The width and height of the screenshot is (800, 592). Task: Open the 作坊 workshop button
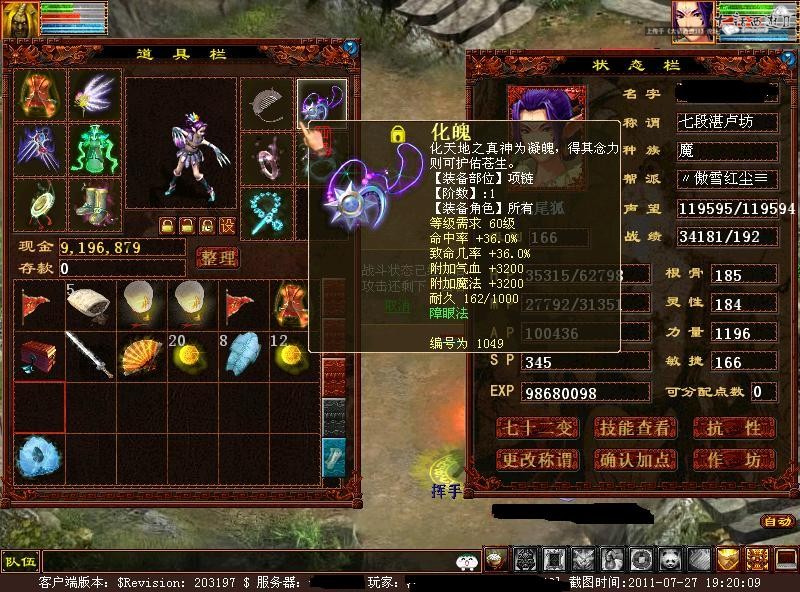point(734,460)
